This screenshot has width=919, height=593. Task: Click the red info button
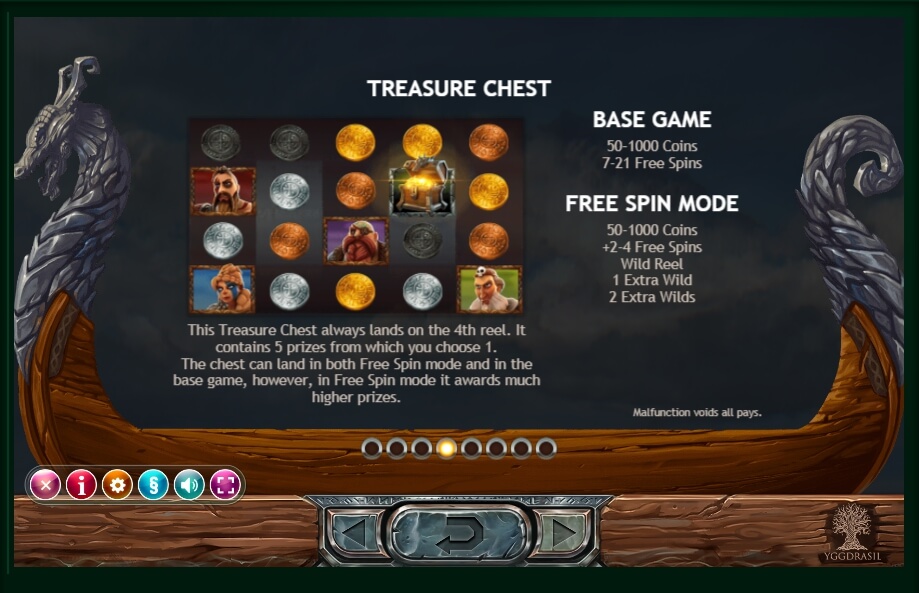[x=81, y=485]
